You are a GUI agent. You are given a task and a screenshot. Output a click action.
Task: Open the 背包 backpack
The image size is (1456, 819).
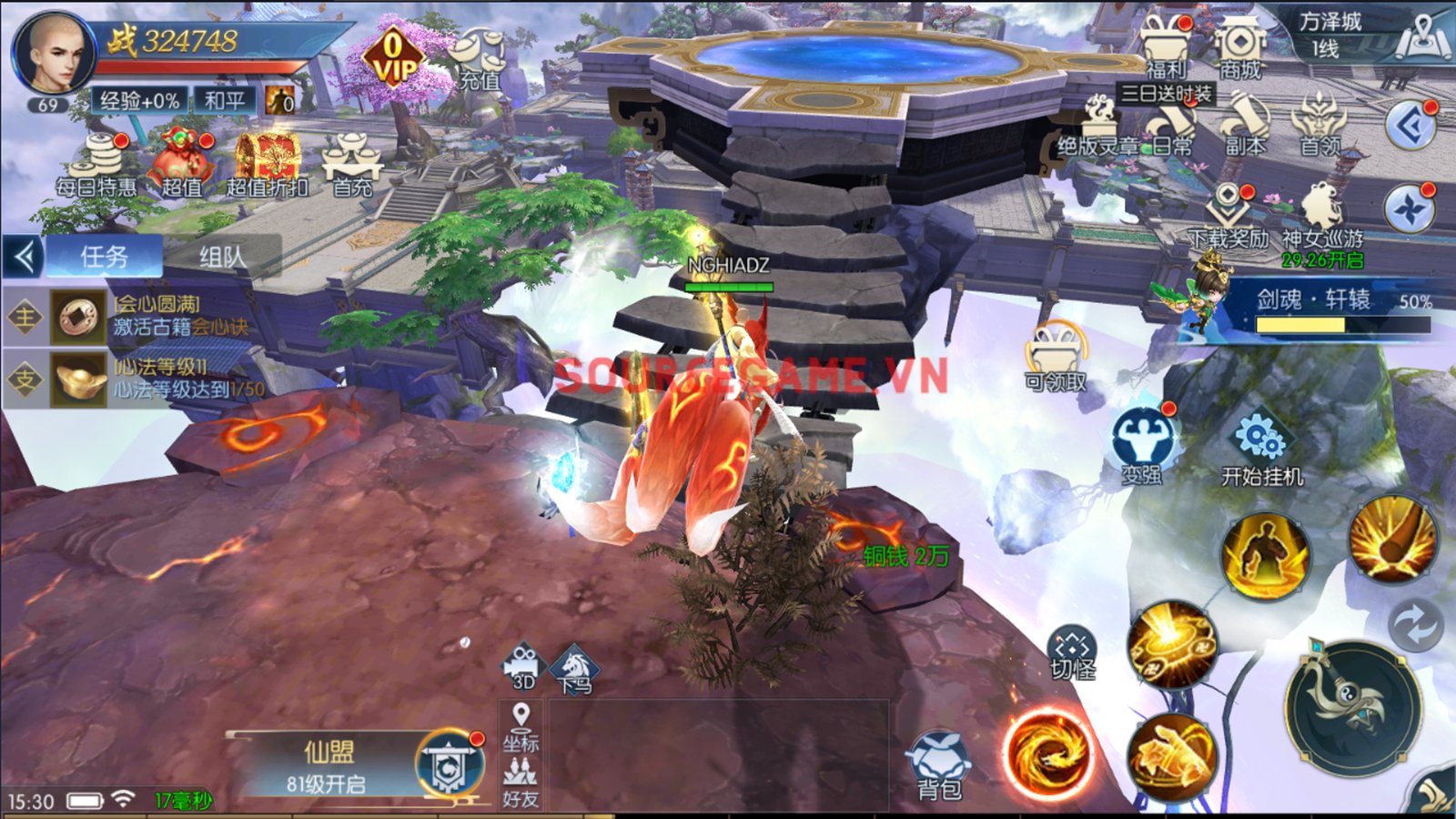(939, 766)
